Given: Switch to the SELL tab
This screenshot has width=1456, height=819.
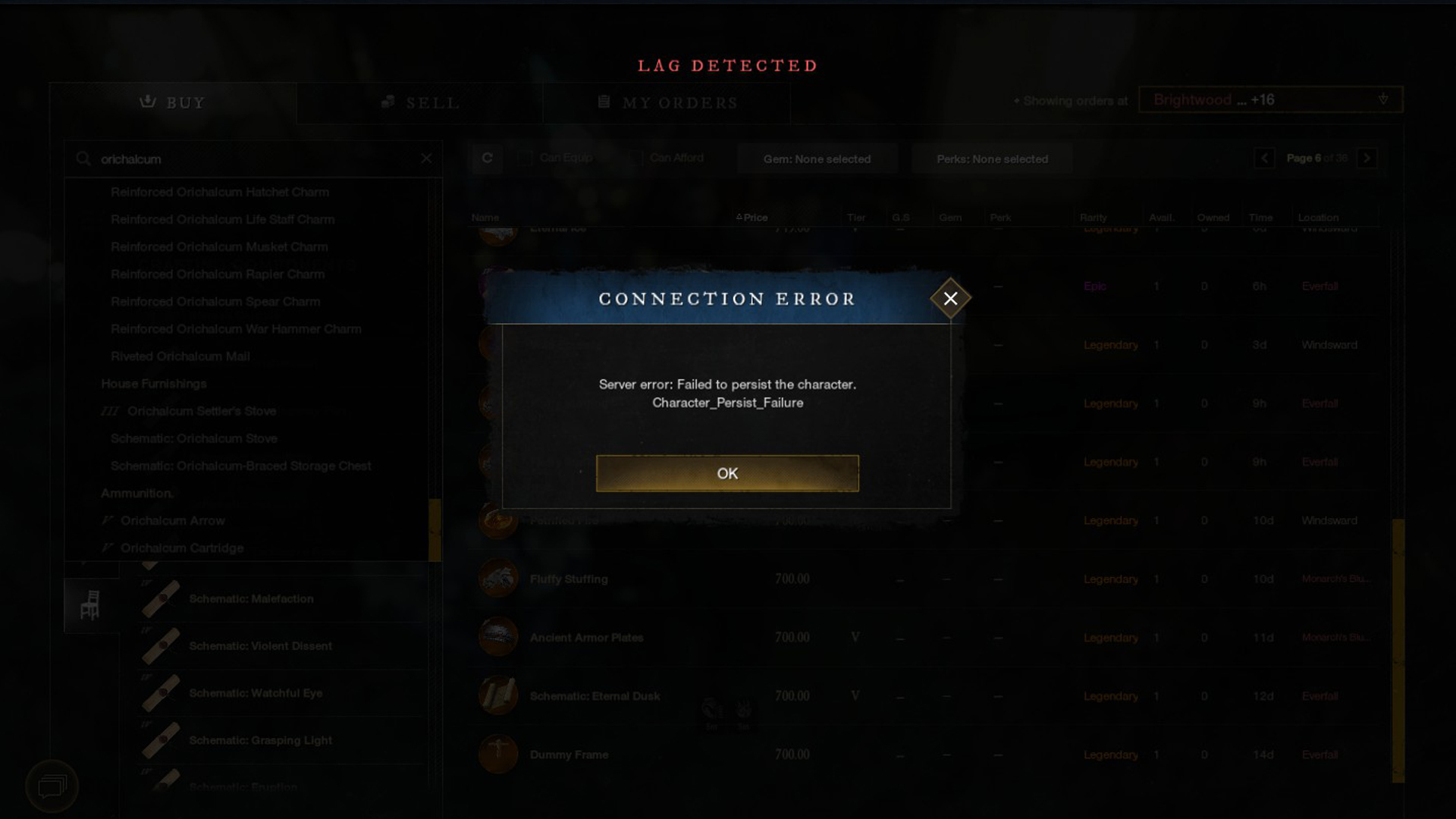Looking at the screenshot, I should pos(419,102).
